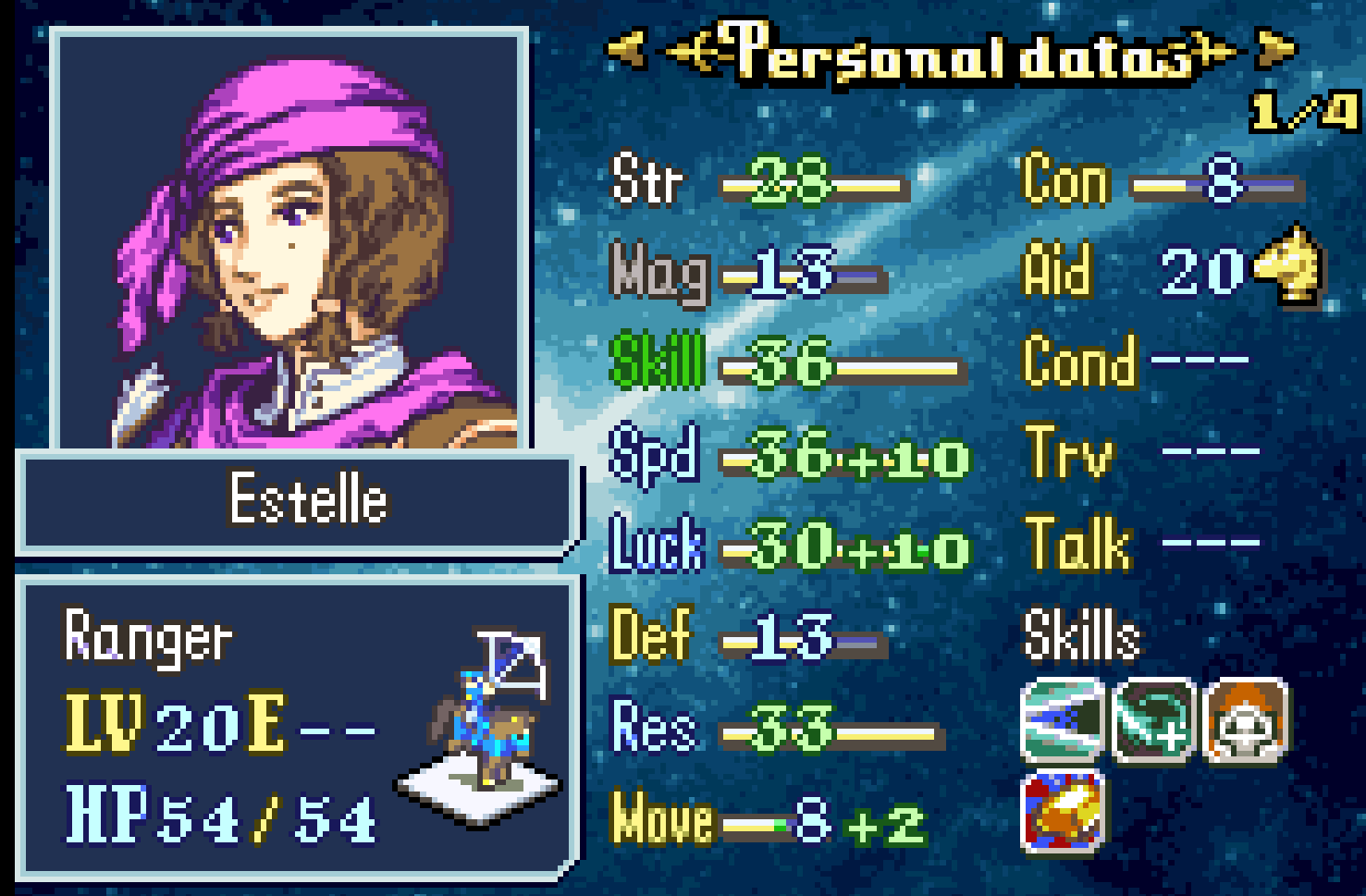Viewport: 1366px width, 896px height.
Task: Select the green plus ring skill icon
Action: 1153,721
